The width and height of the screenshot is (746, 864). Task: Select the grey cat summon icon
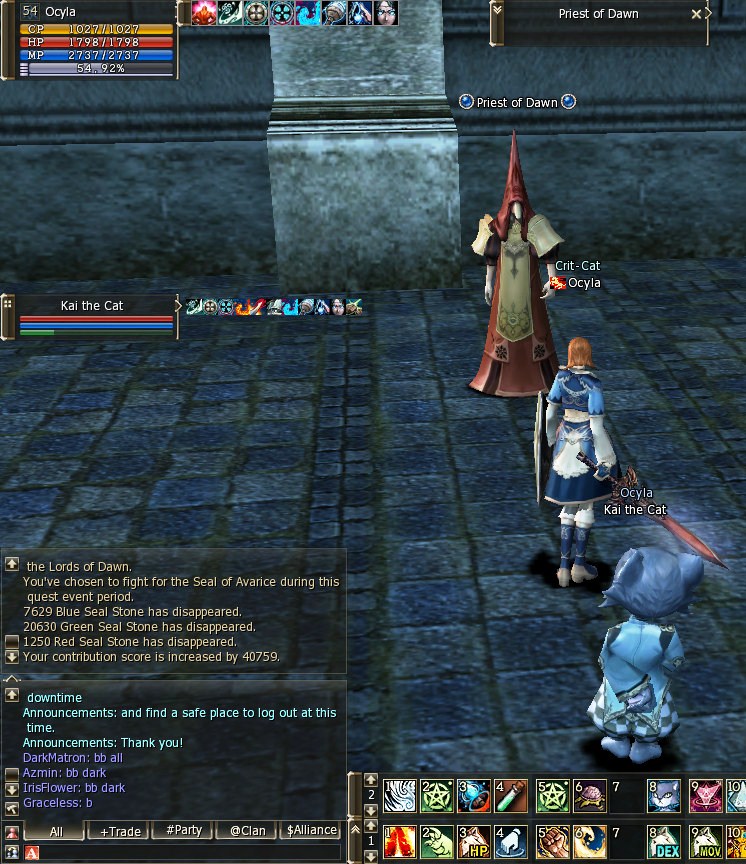tap(663, 795)
